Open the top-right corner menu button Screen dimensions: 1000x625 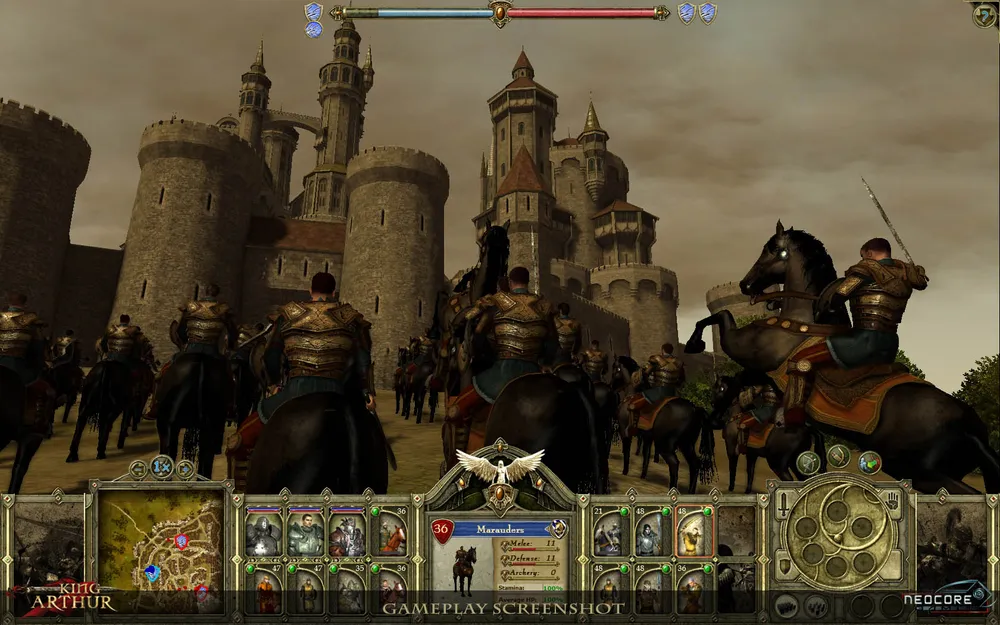point(983,14)
